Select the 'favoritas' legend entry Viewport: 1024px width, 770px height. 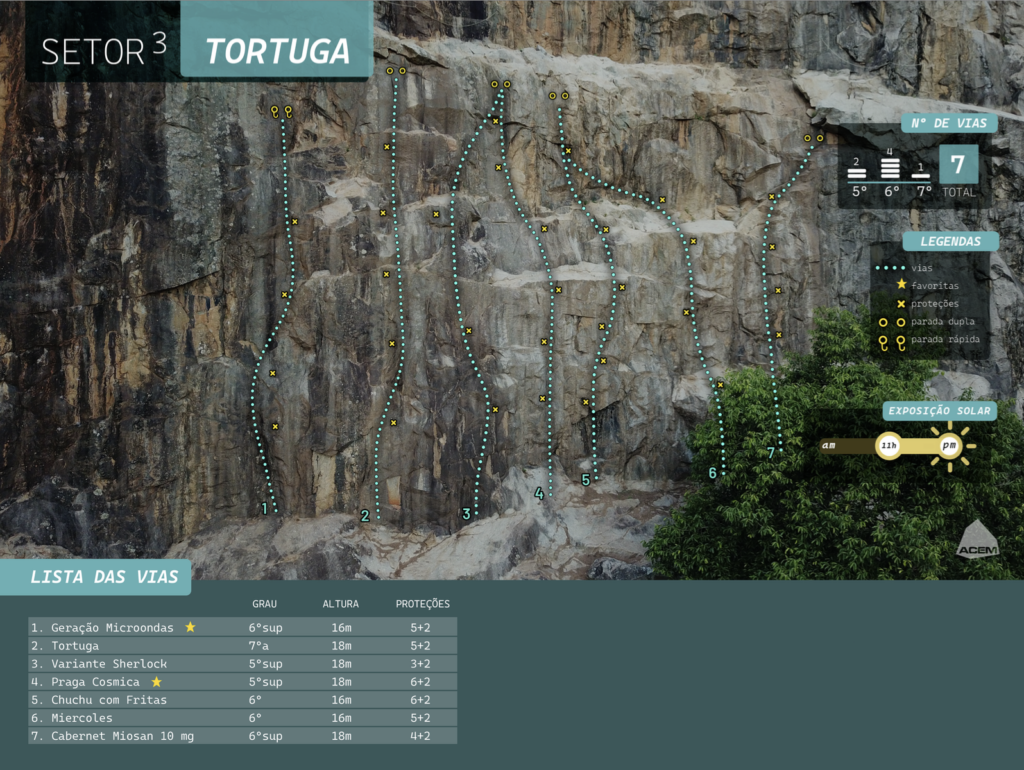[x=934, y=285]
